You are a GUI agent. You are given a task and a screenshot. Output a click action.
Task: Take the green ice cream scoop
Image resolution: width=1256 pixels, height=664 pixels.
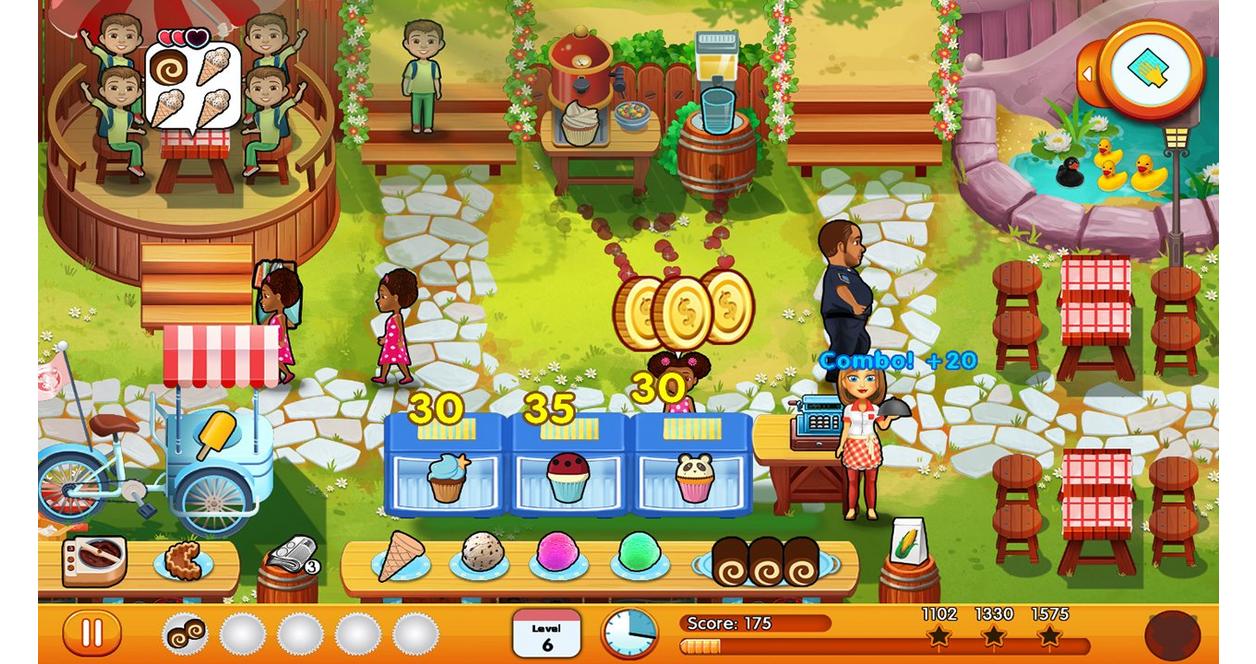click(638, 552)
